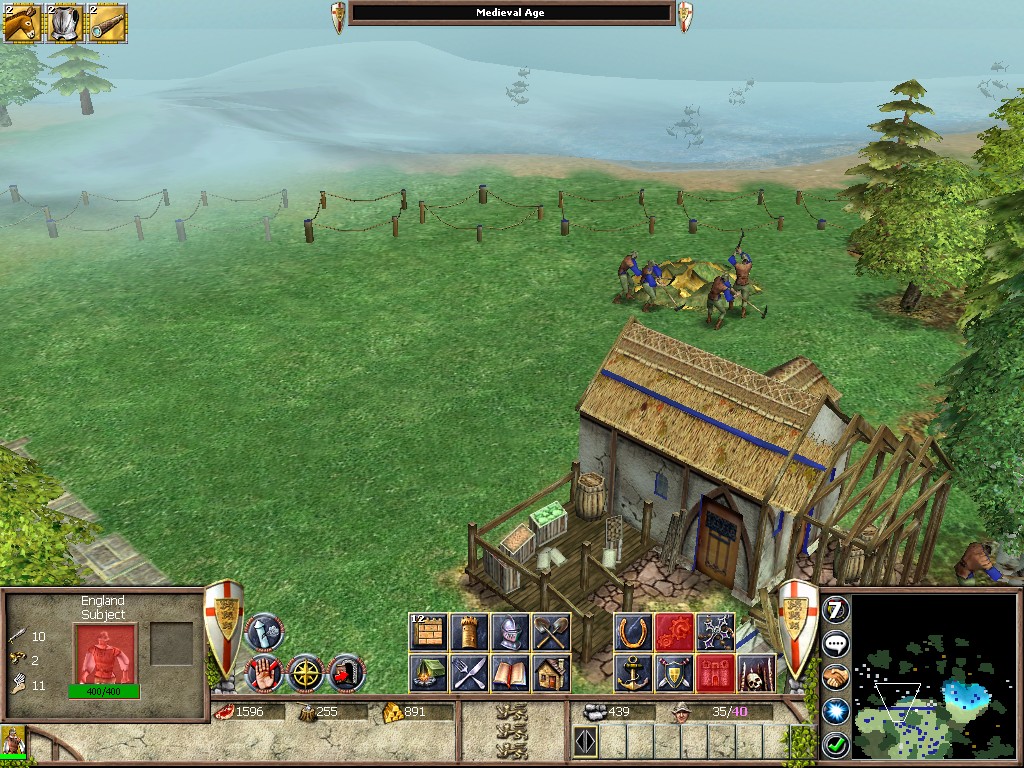Select the horseshoe stable icon
The height and width of the screenshot is (768, 1024).
tap(633, 632)
